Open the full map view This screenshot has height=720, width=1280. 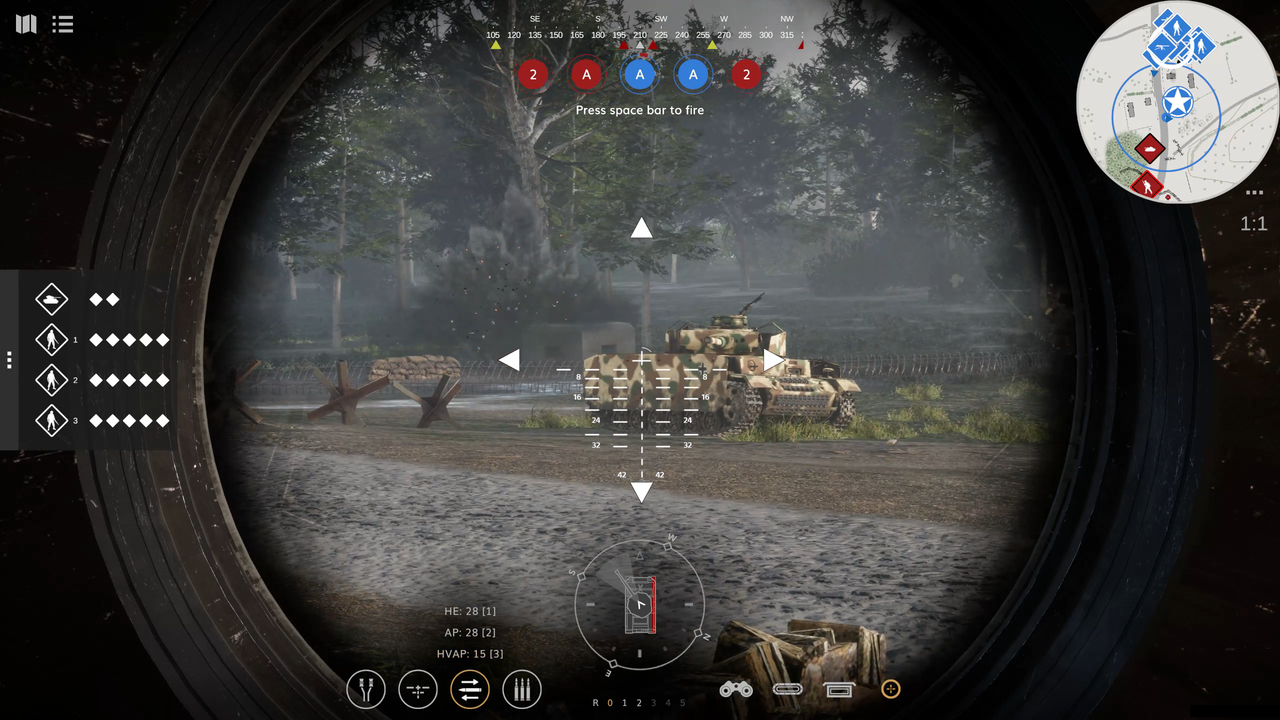(25, 24)
